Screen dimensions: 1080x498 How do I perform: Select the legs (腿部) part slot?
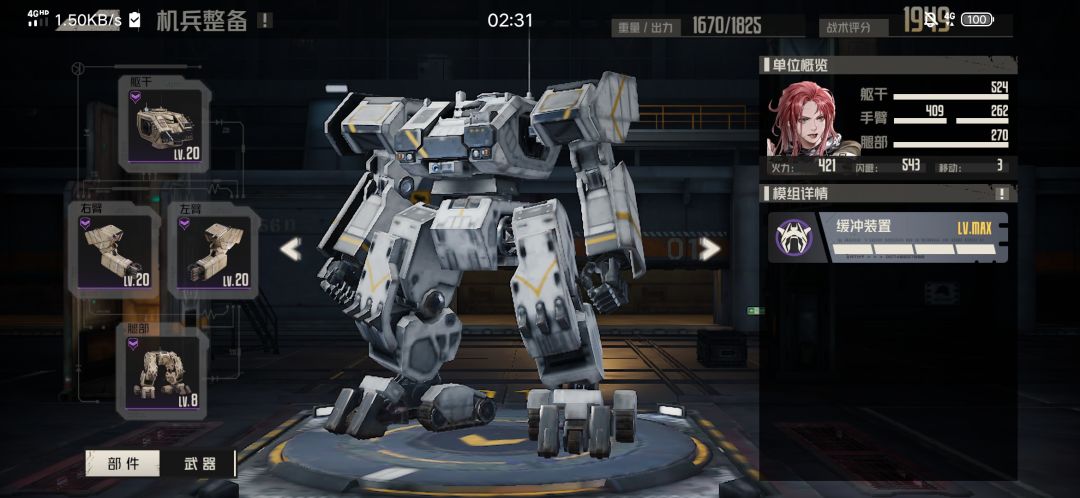[164, 371]
